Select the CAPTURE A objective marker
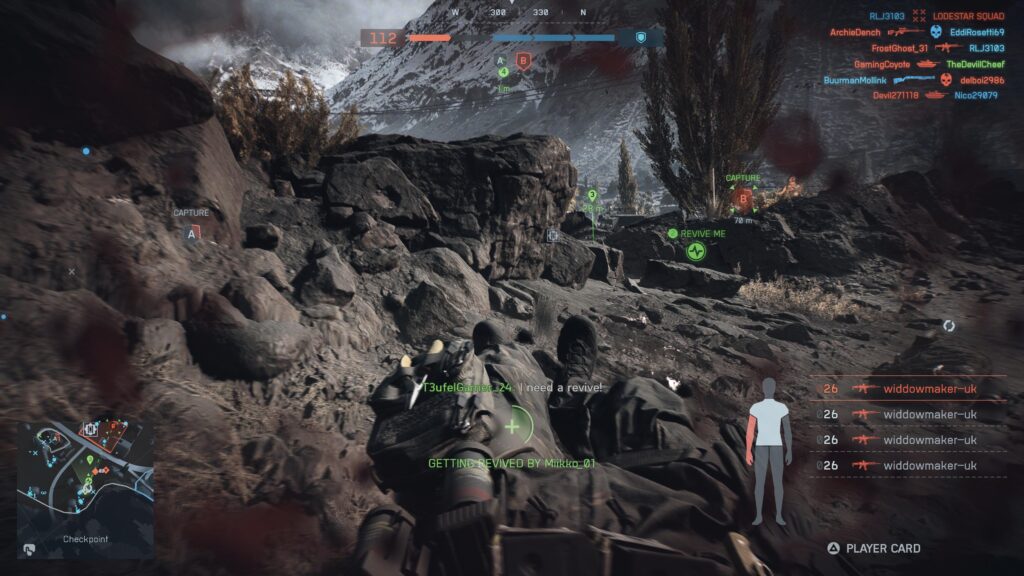1024x576 pixels. [x=192, y=233]
